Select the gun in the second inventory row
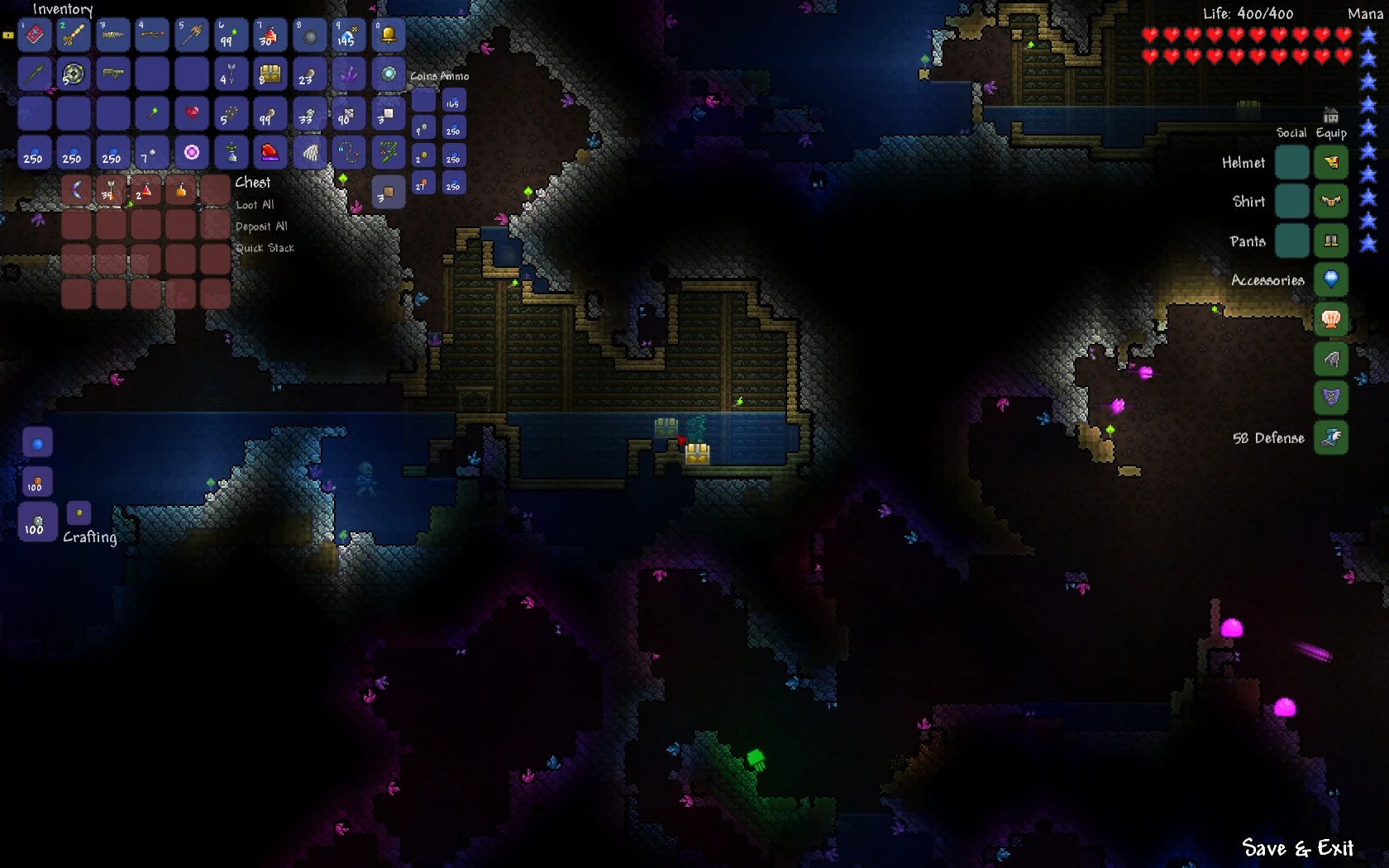Image resolution: width=1389 pixels, height=868 pixels. pyautogui.click(x=112, y=74)
